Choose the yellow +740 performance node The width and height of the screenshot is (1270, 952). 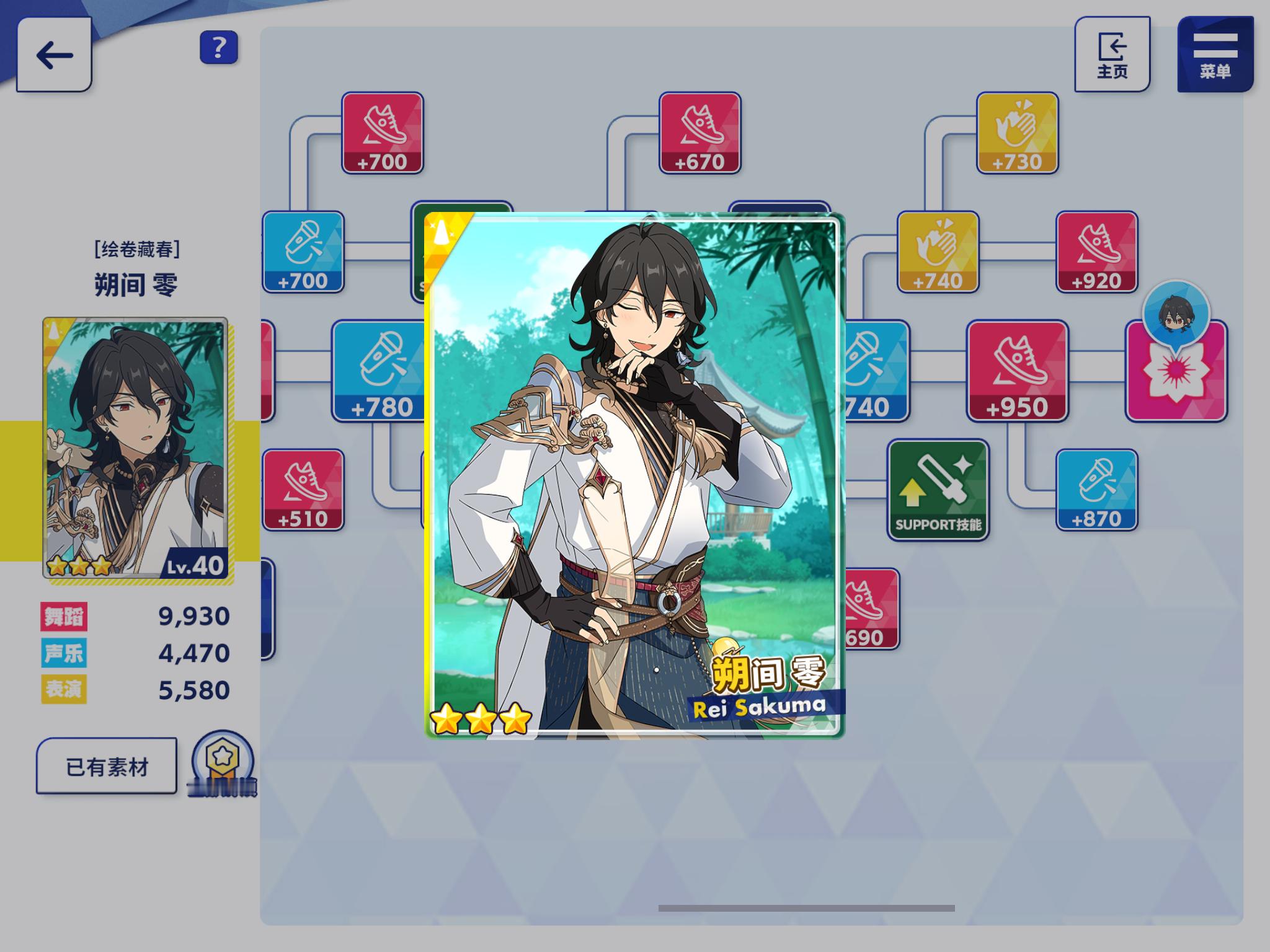pos(938,252)
